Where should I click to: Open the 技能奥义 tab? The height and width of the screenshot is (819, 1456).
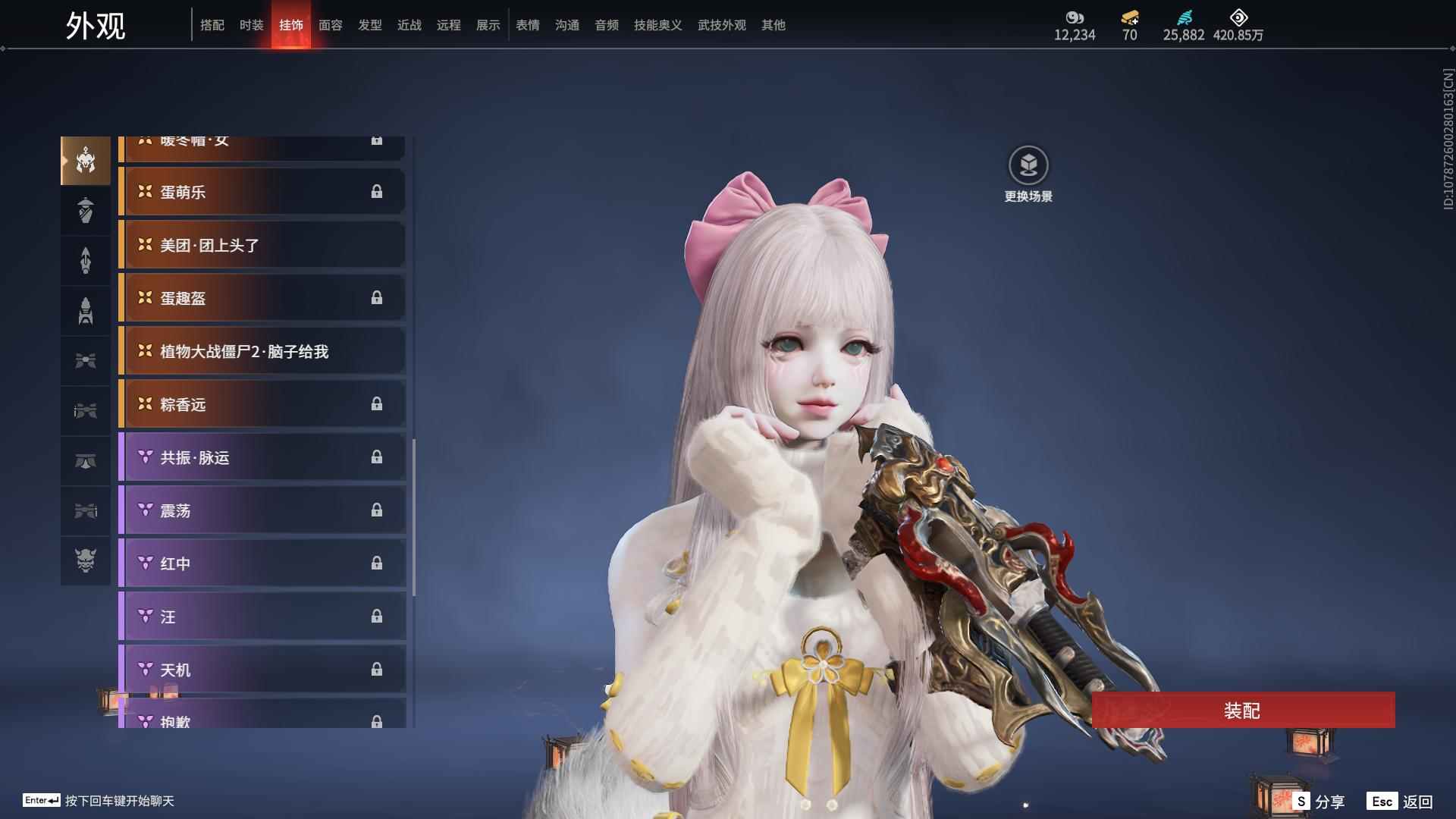click(x=658, y=25)
